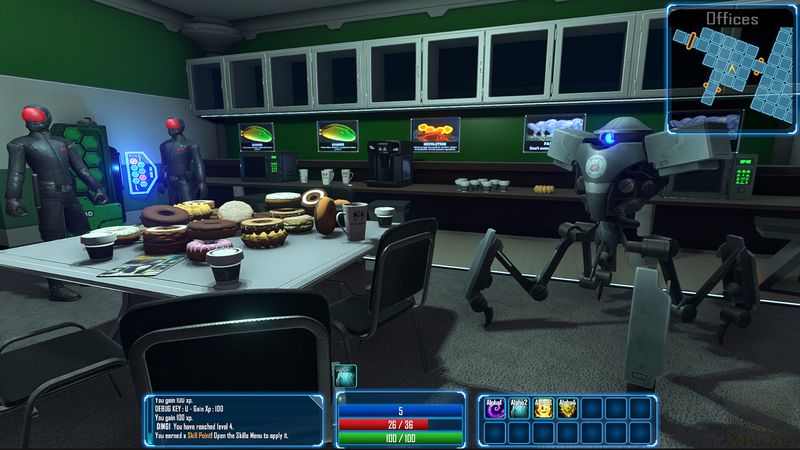Use the Alpha2 teal figure ability
This screenshot has height=450, width=800.
518,408
